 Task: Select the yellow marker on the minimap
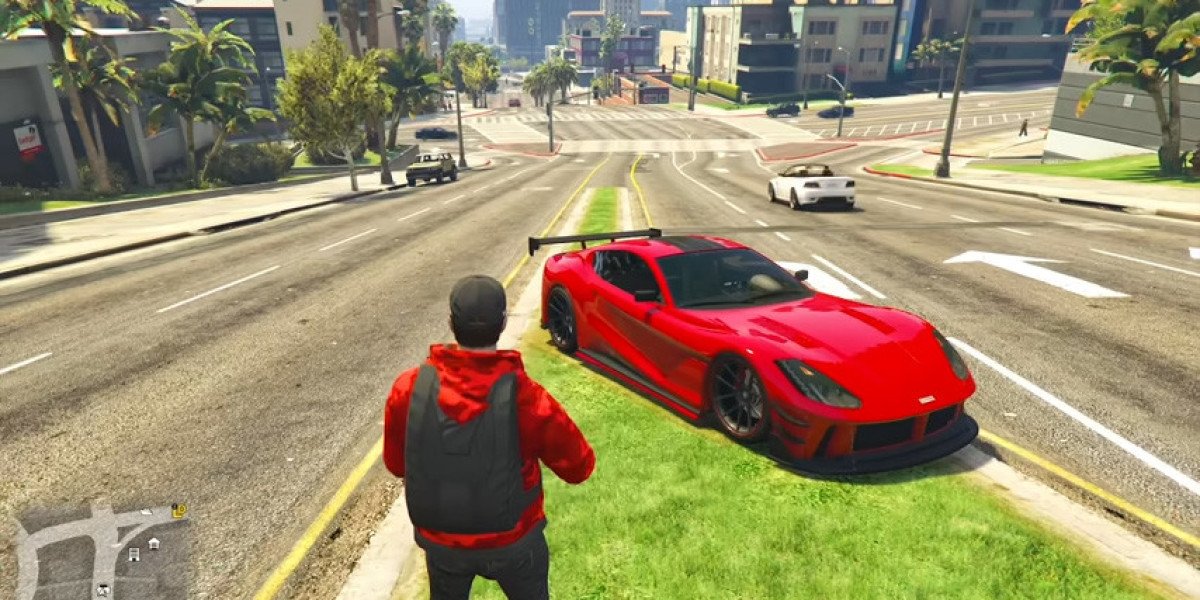point(179,511)
